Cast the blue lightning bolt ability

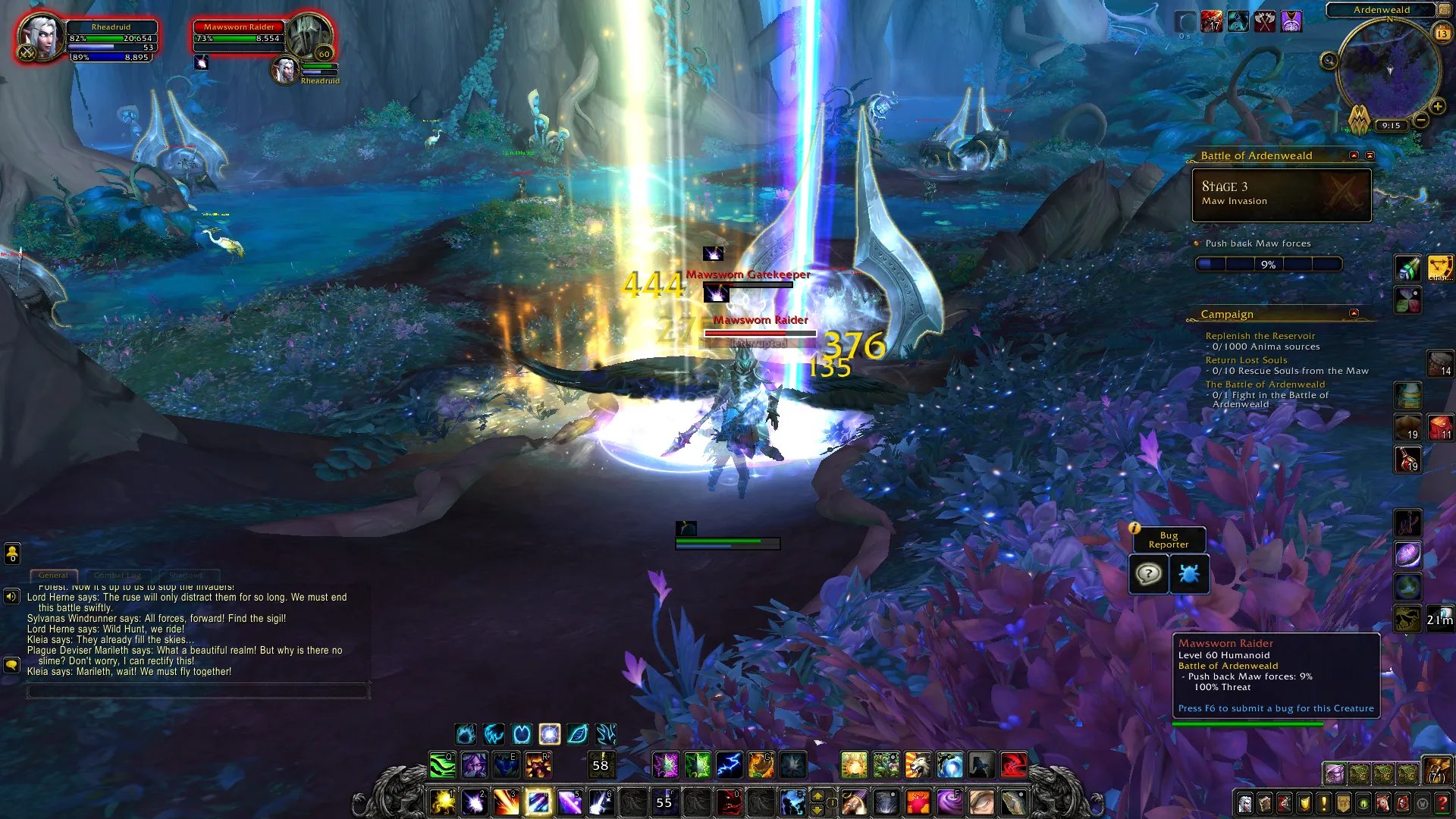coord(729,765)
